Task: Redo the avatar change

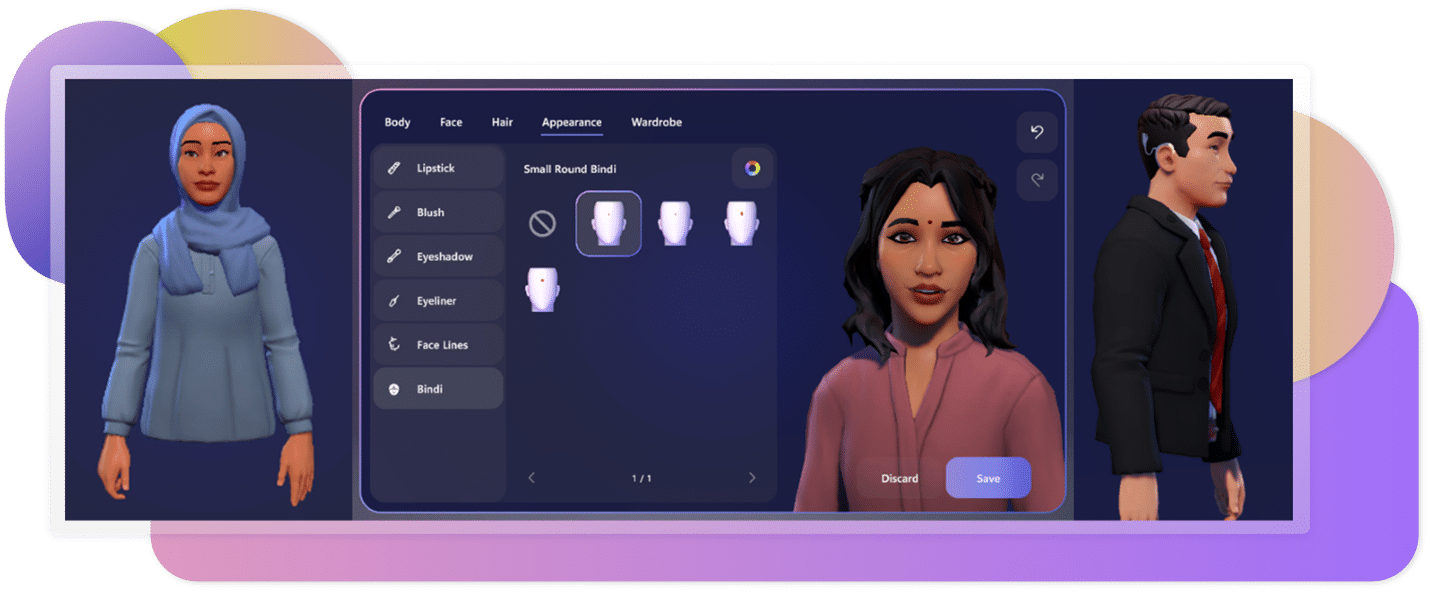Action: [1037, 180]
